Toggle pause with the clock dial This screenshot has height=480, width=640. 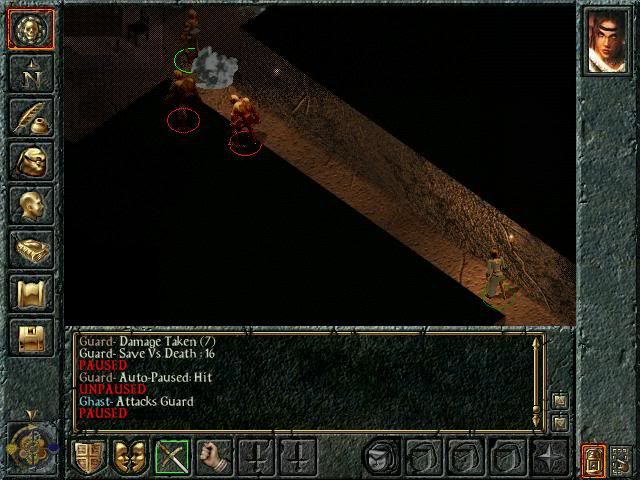pyautogui.click(x=30, y=440)
